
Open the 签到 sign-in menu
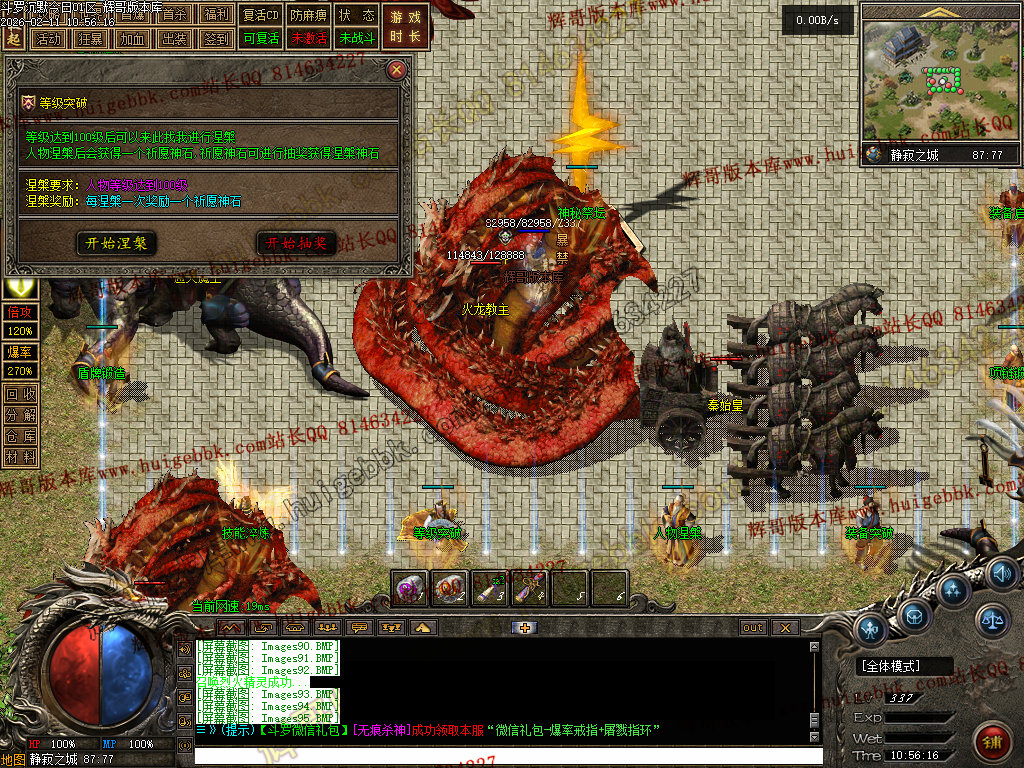(216, 39)
